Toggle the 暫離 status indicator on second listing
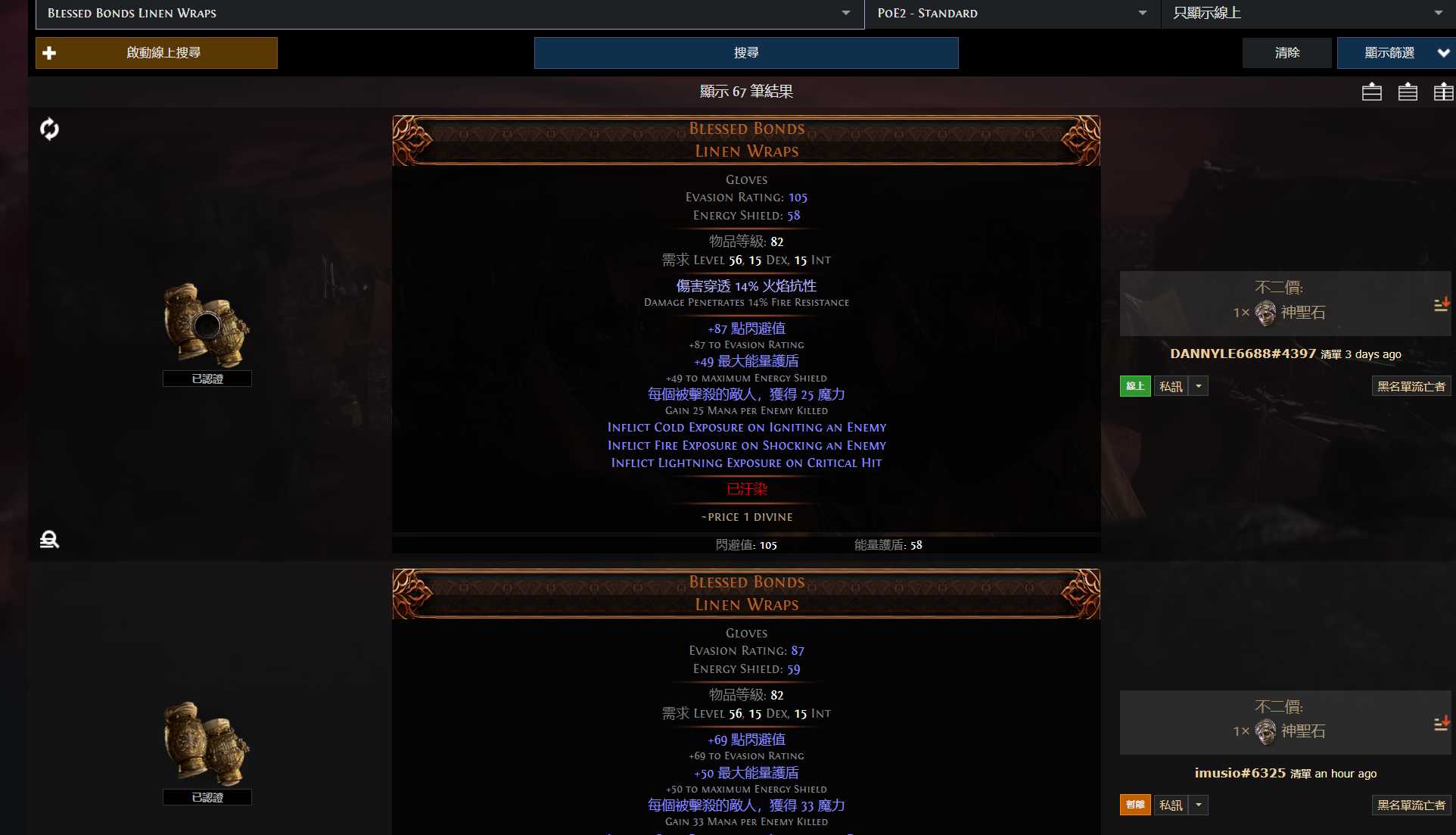The image size is (1456, 835). [1134, 805]
